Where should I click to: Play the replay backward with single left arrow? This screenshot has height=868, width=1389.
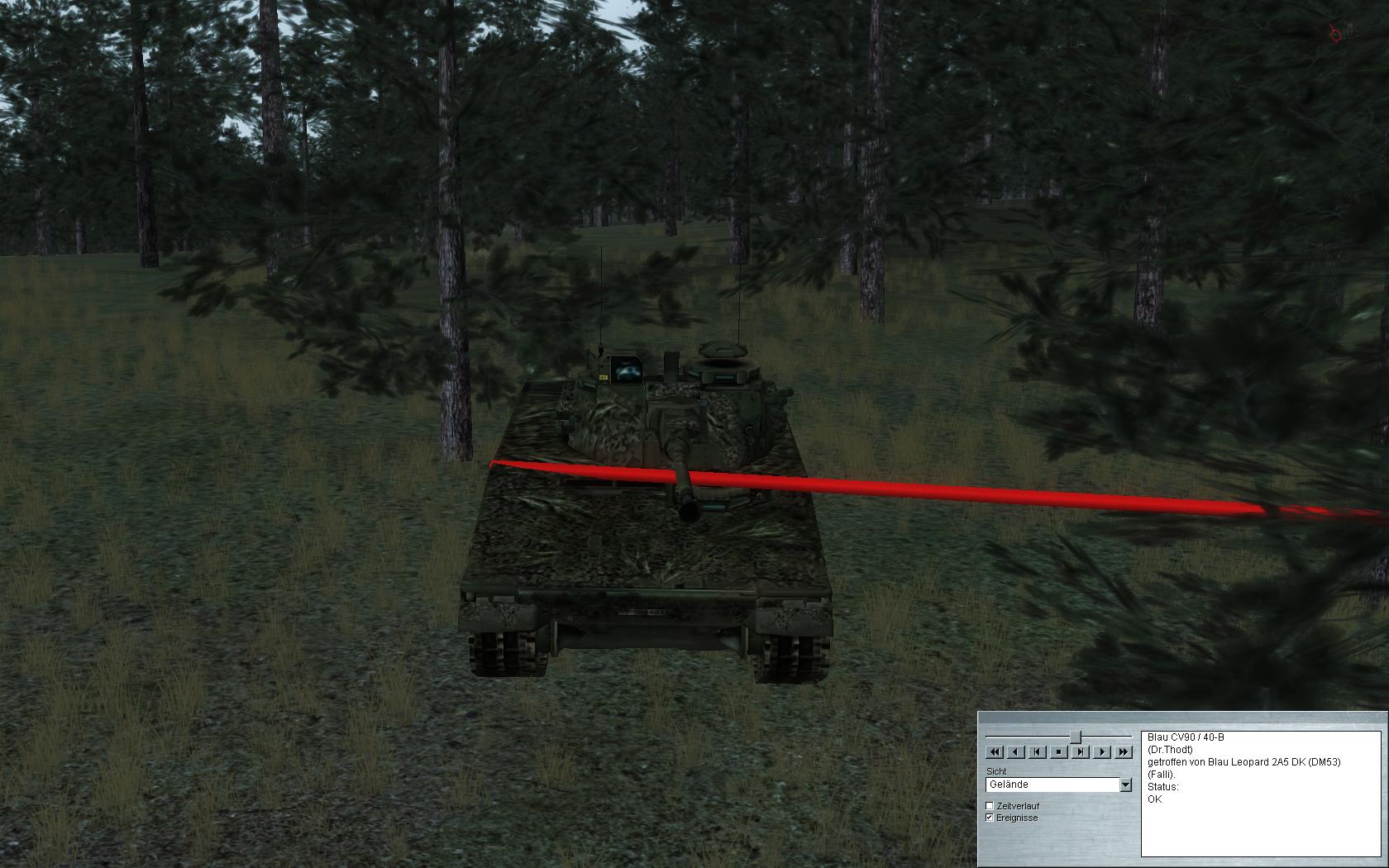click(1016, 751)
